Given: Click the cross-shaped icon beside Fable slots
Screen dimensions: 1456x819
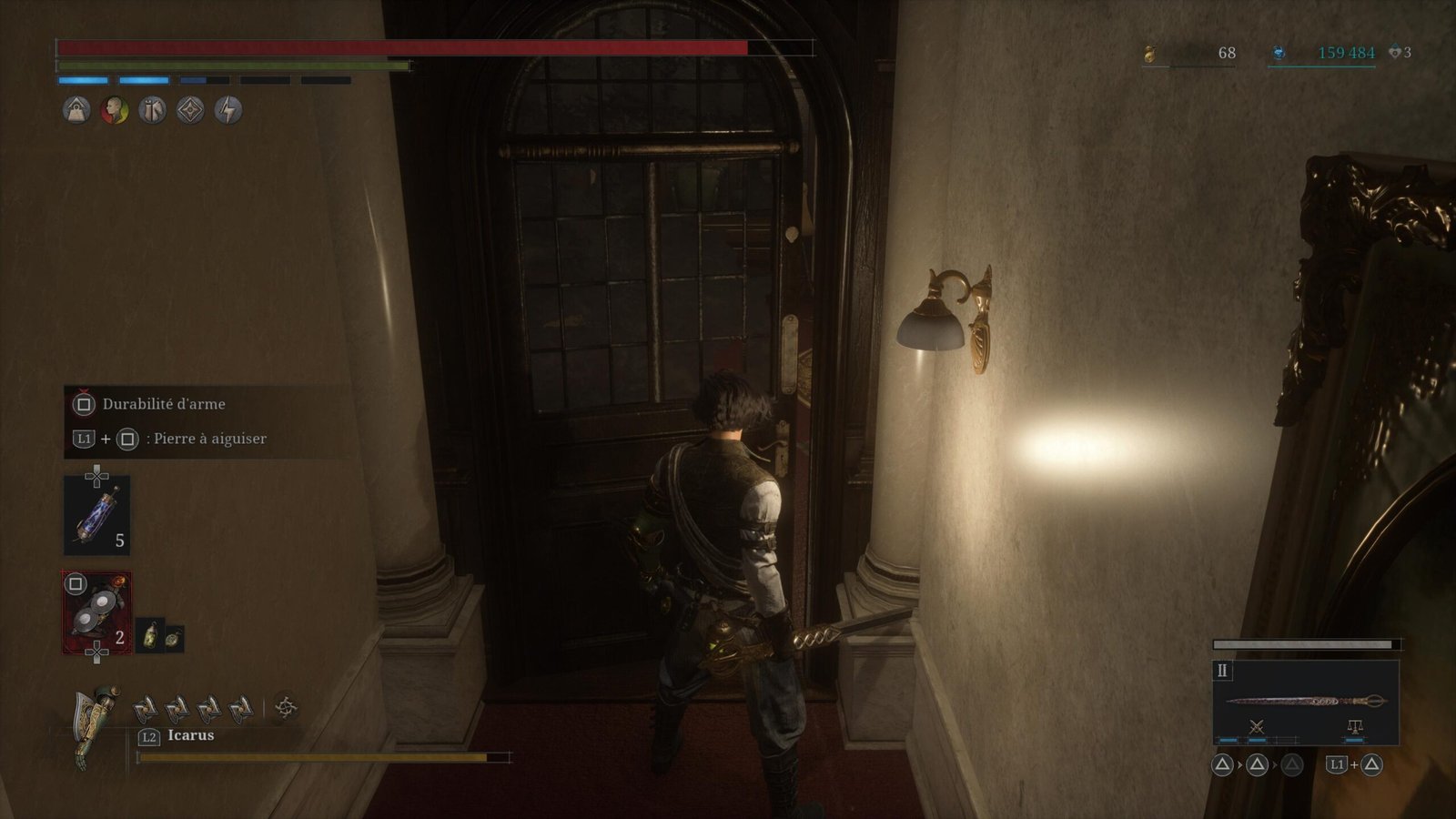Looking at the screenshot, I should click(286, 707).
